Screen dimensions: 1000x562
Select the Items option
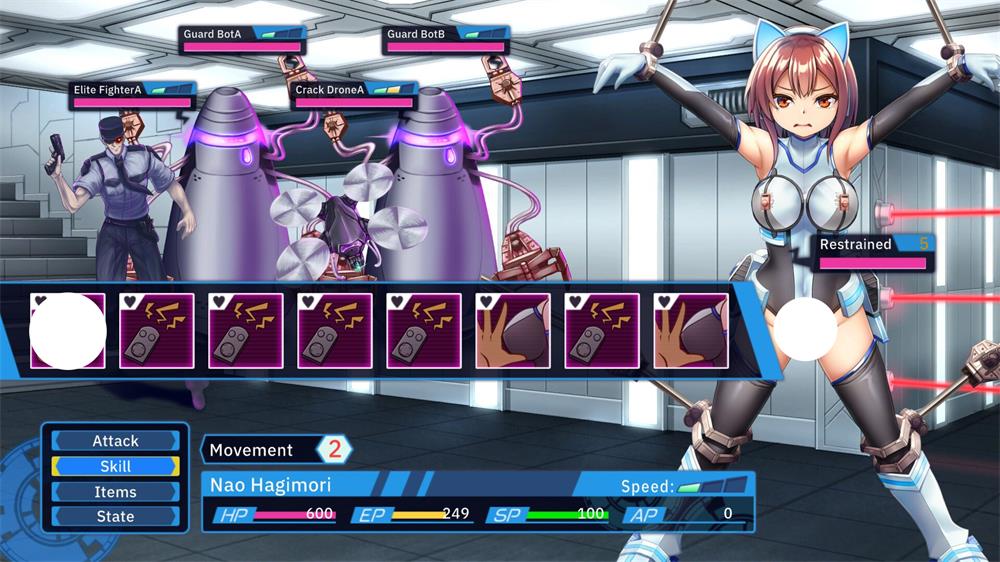[x=115, y=492]
